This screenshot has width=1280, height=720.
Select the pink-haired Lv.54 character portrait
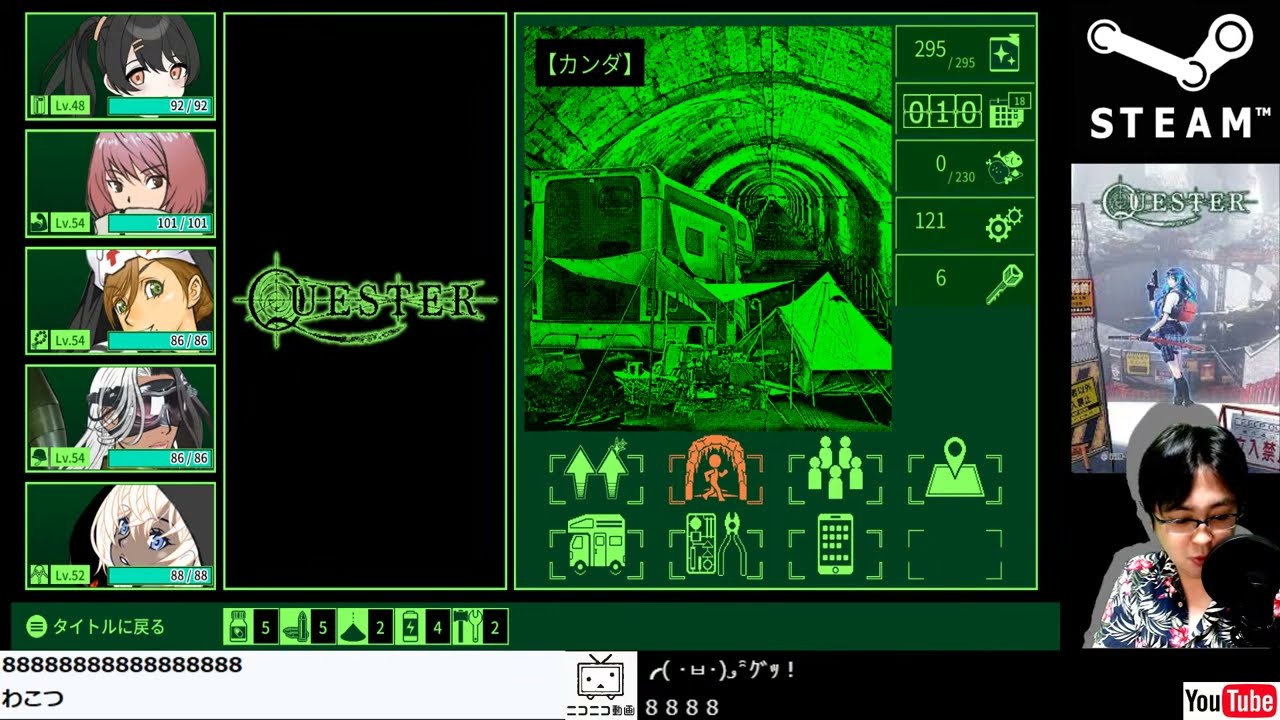[x=120, y=180]
